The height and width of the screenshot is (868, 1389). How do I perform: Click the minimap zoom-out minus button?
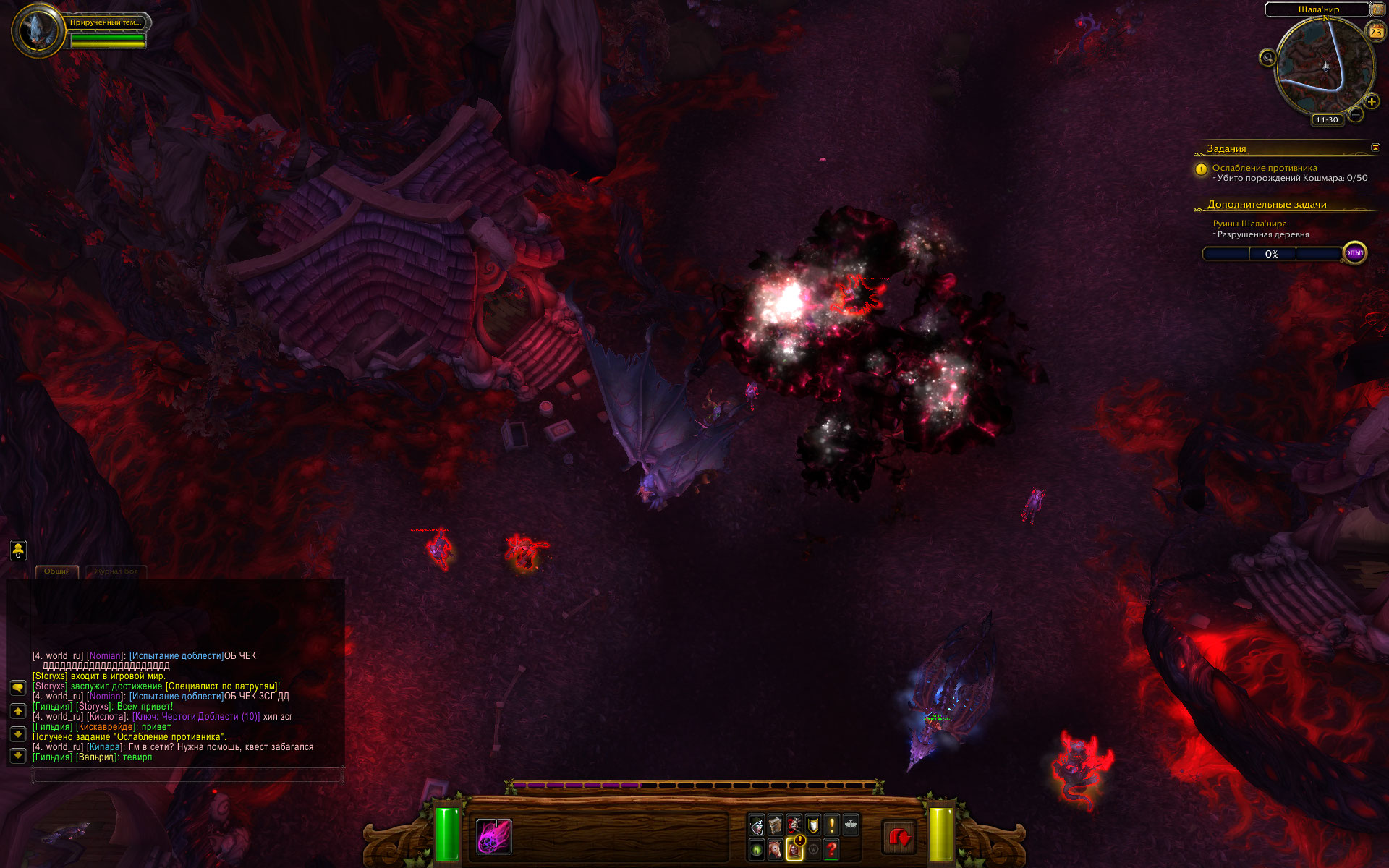[x=1356, y=114]
